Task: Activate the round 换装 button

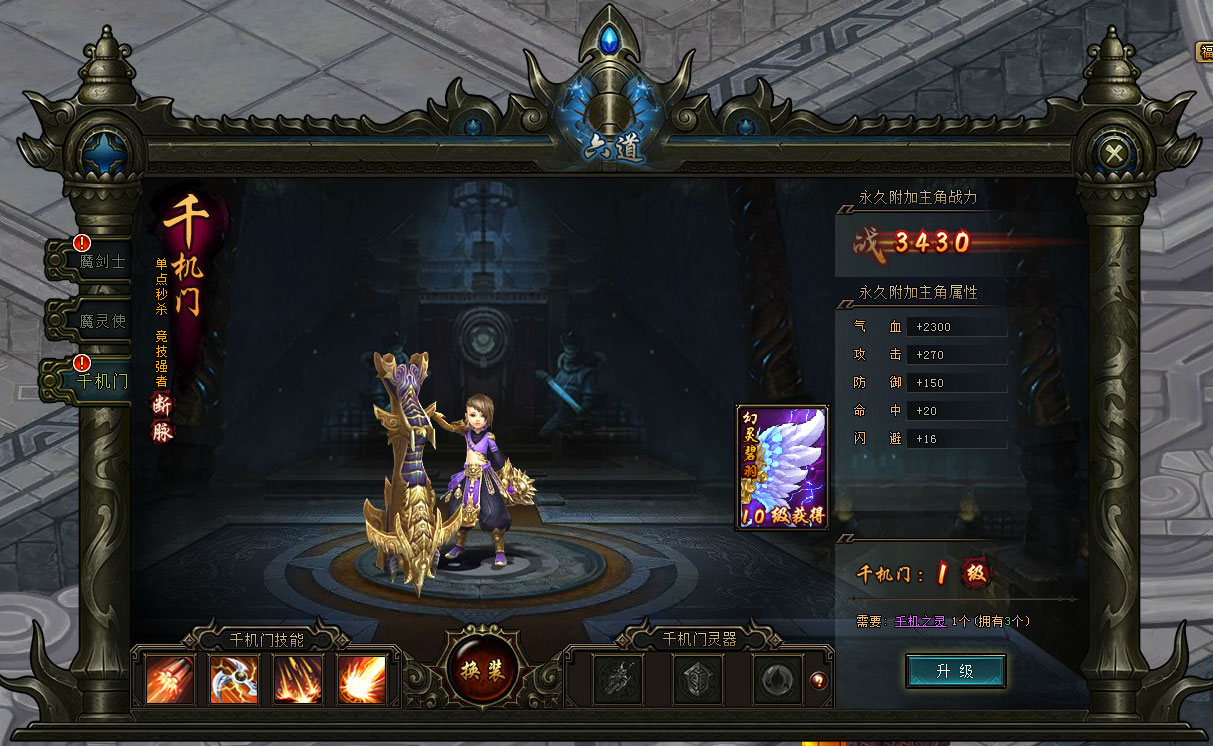Action: click(x=483, y=670)
